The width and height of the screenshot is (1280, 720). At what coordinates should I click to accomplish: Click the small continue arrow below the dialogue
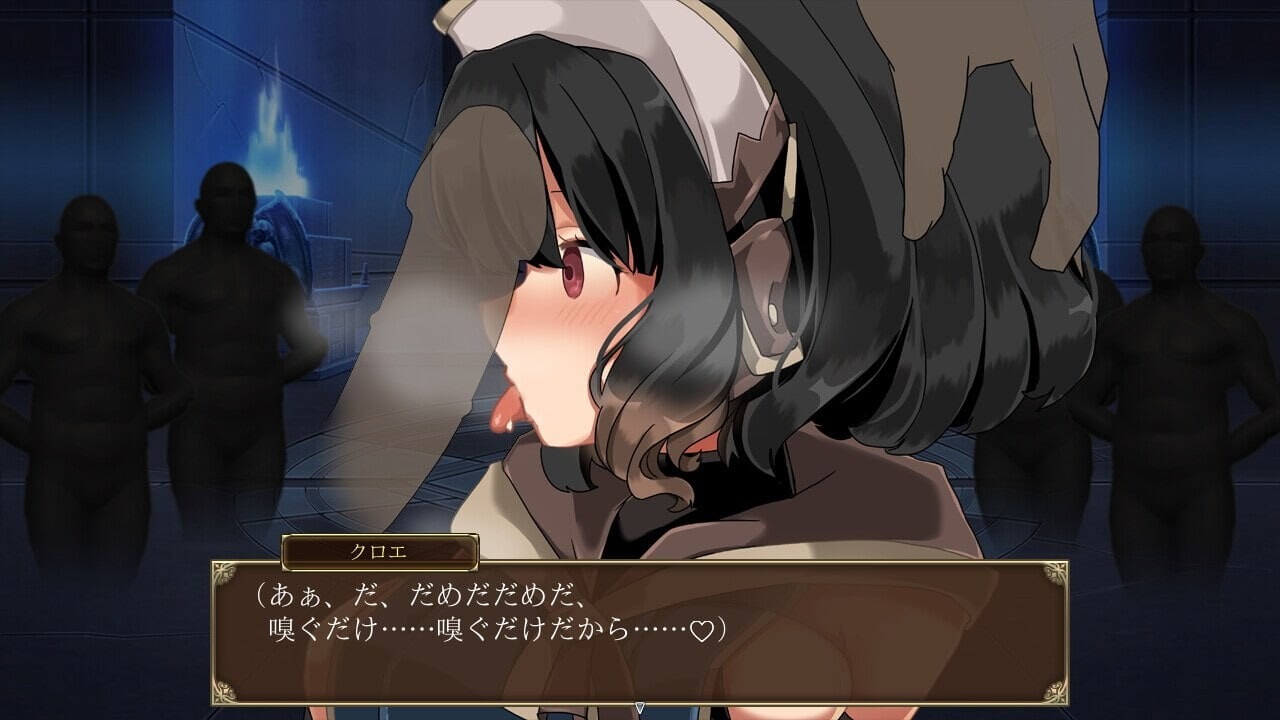(x=640, y=708)
